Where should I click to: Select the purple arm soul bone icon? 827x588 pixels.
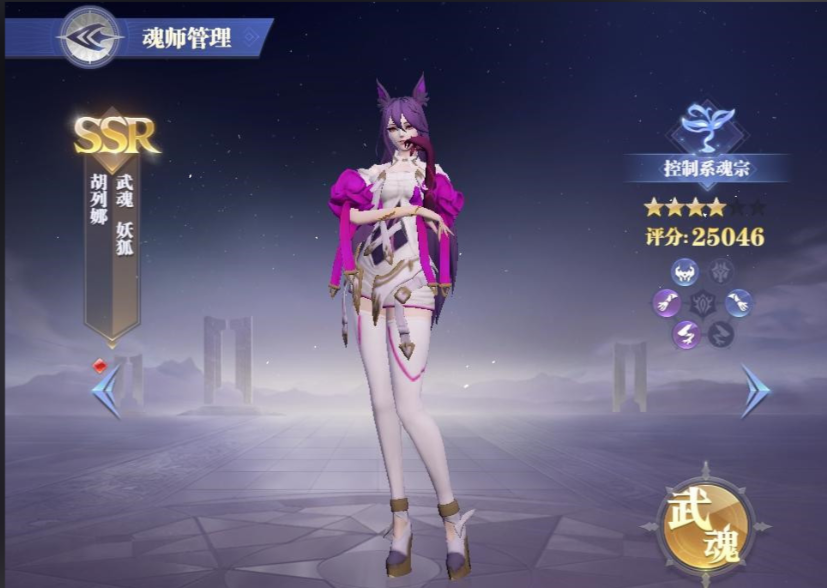pyautogui.click(x=666, y=301)
